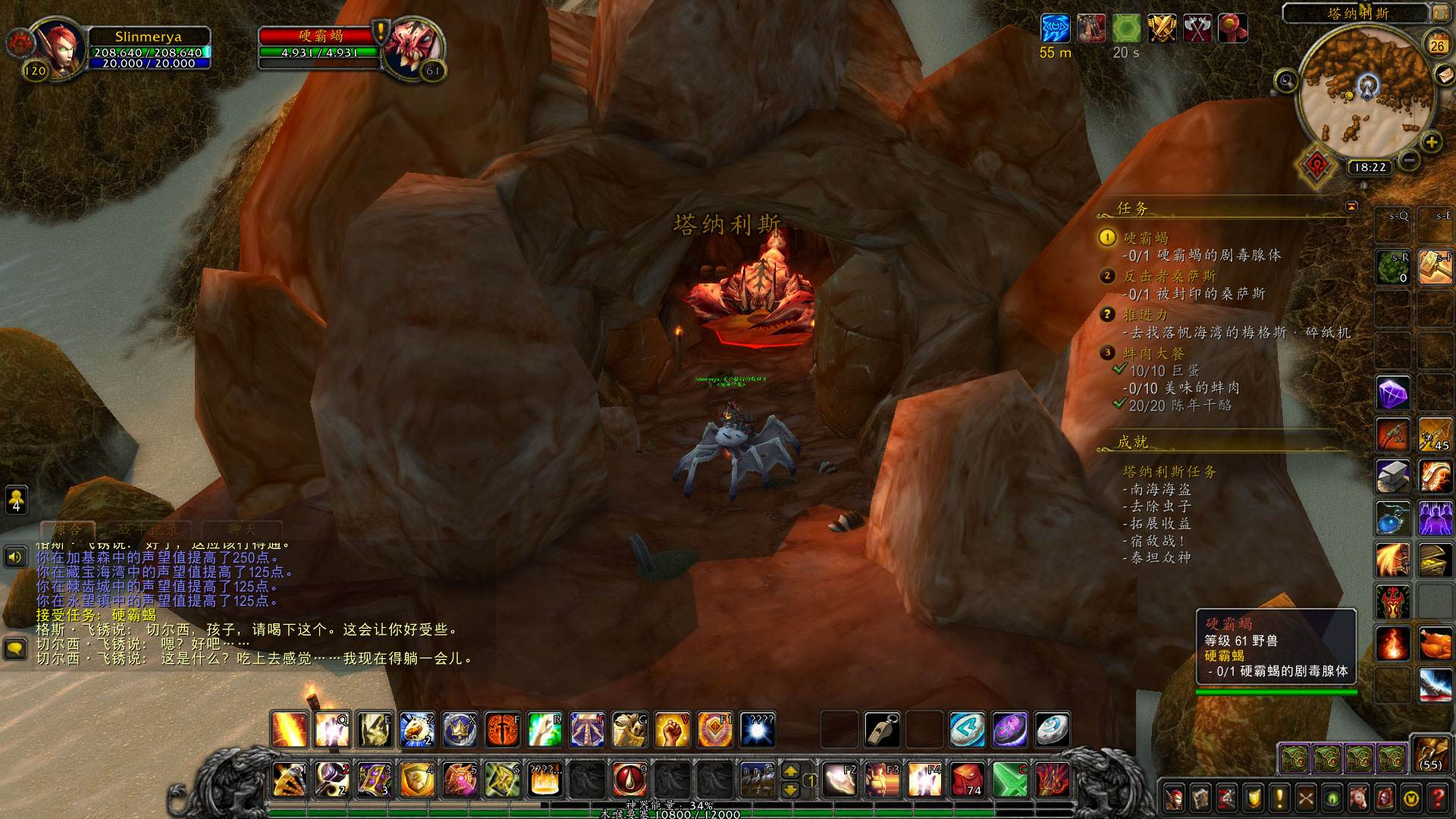Screen dimensions: 1456x819
Task: Select the 硬霸蝎 quest in the tracker
Action: click(1145, 238)
